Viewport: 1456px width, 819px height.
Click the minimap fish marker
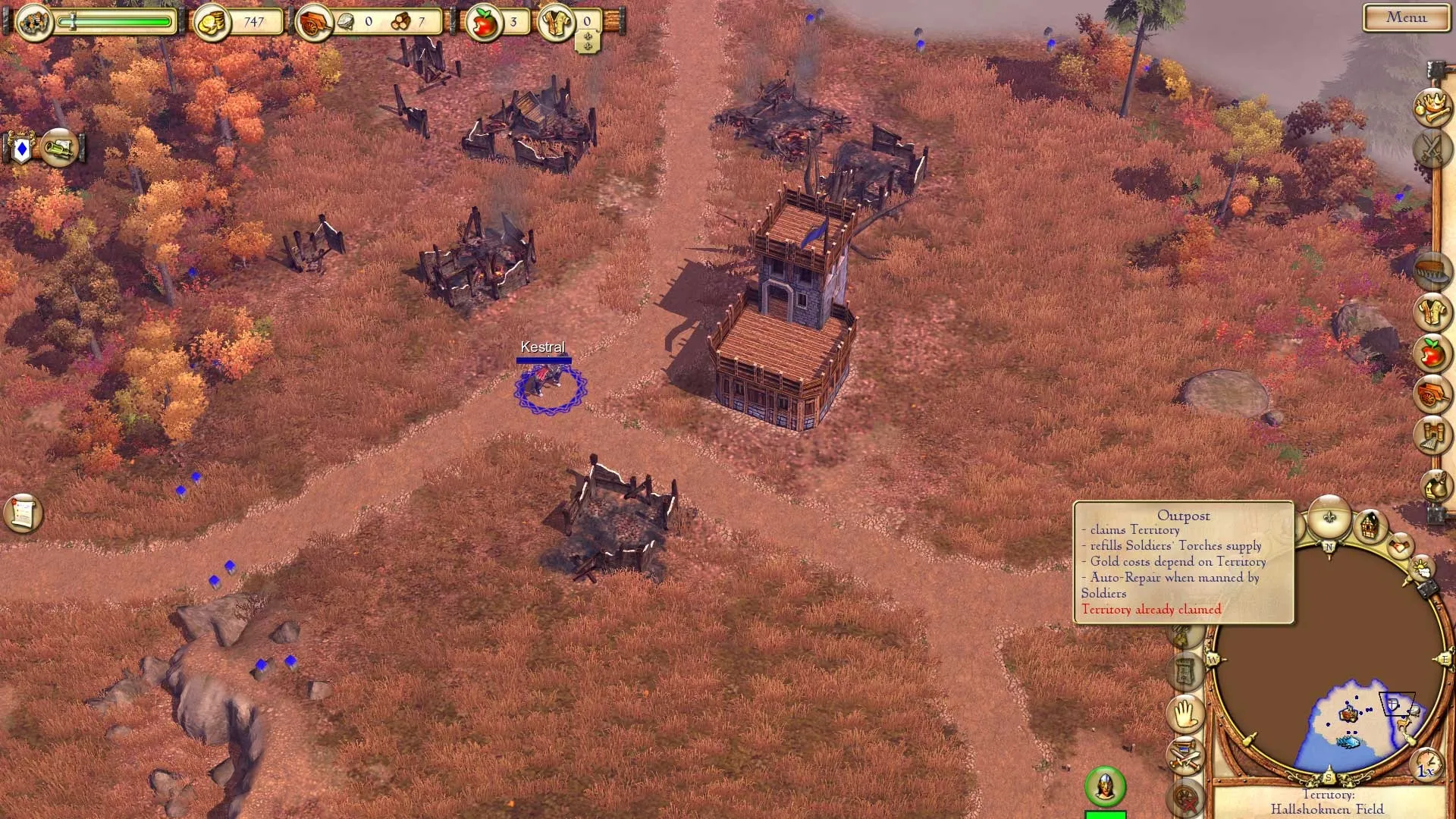pos(1348,741)
